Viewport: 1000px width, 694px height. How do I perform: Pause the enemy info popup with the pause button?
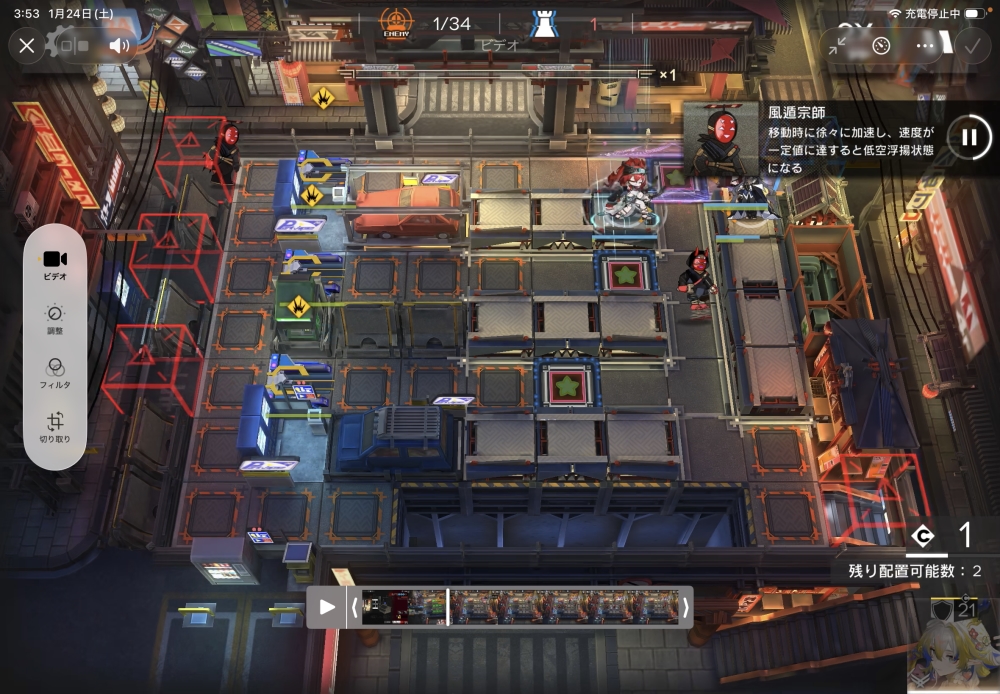coord(968,137)
